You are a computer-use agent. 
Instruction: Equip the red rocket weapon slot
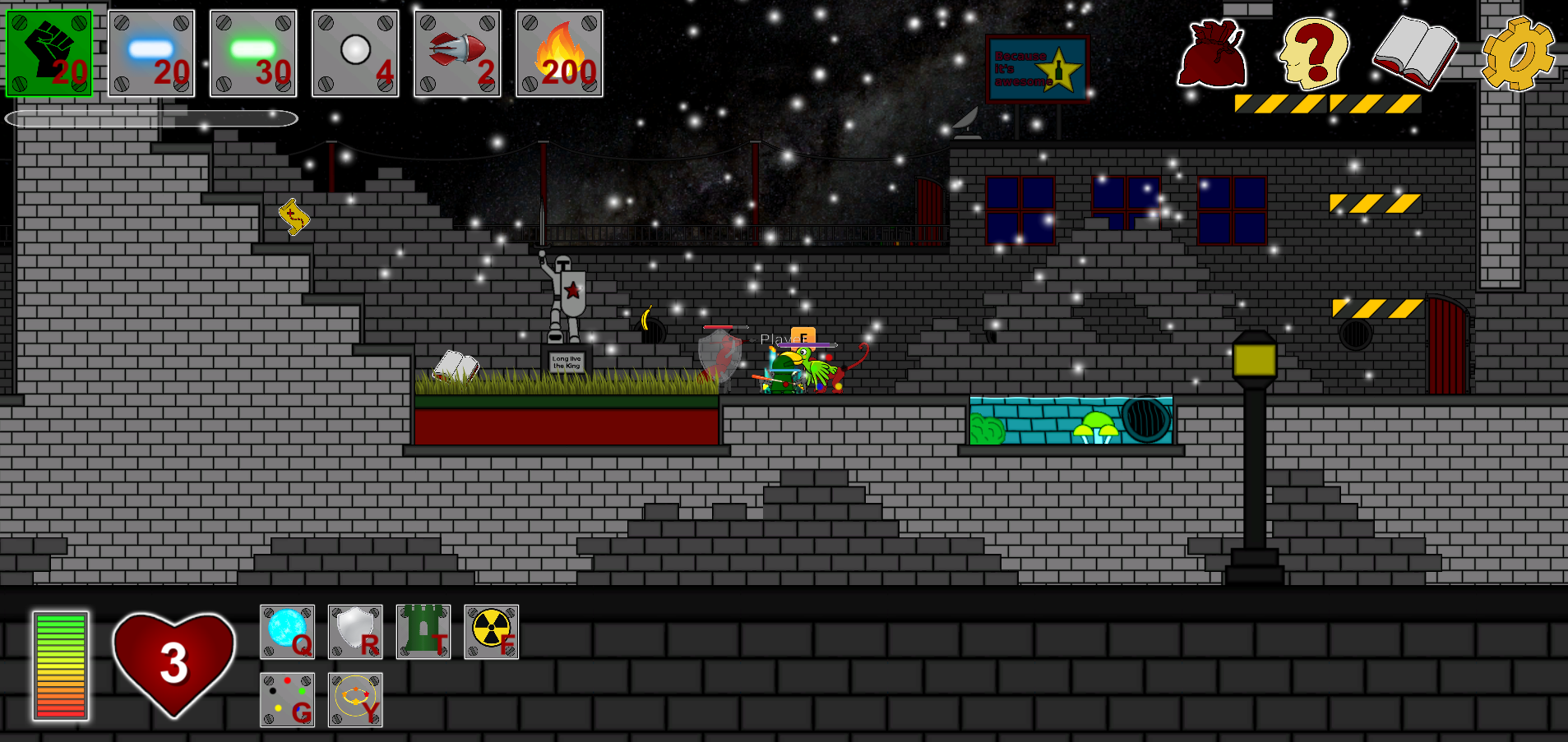[457, 53]
